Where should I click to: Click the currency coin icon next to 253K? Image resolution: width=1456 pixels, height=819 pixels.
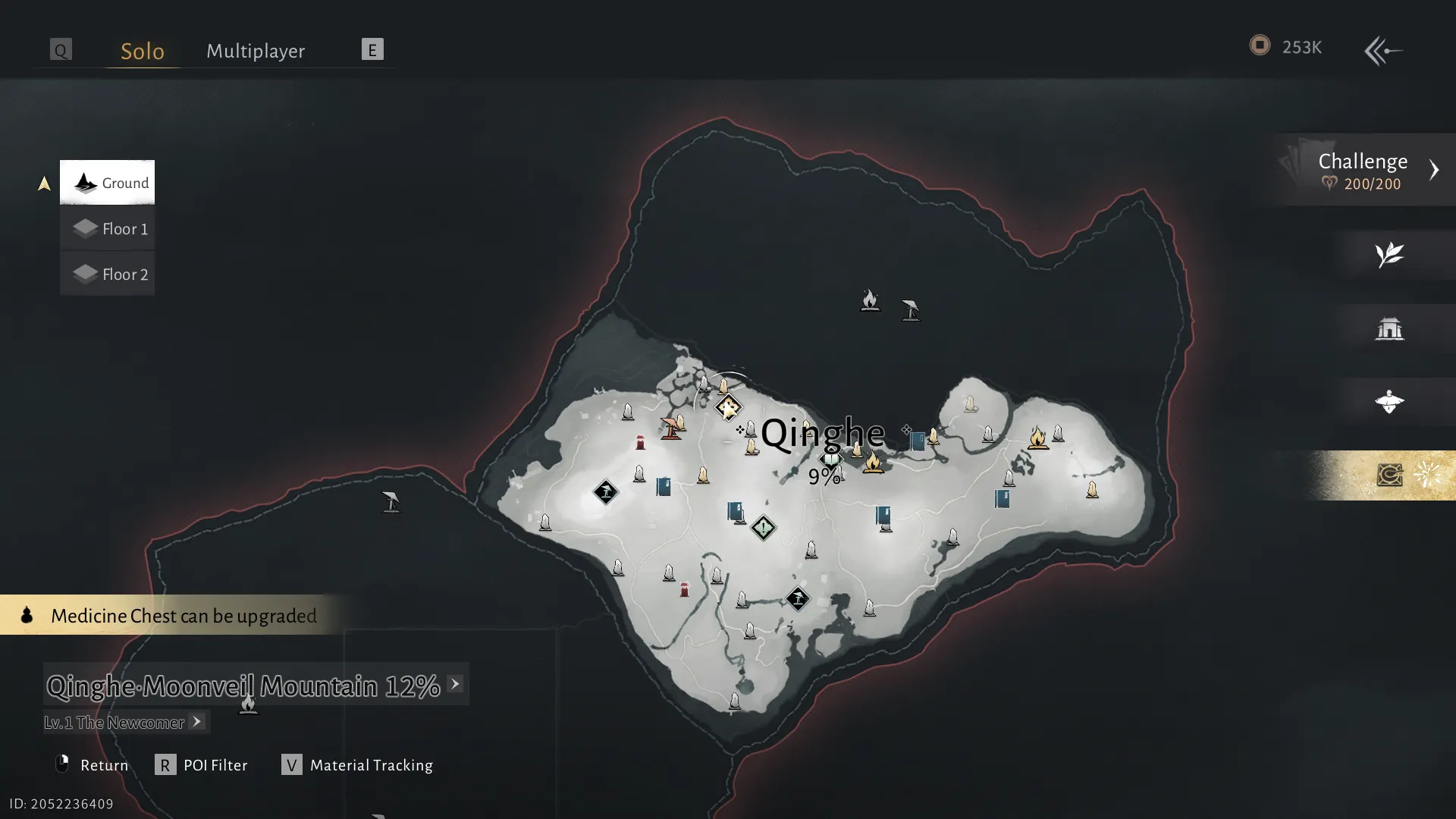point(1260,45)
